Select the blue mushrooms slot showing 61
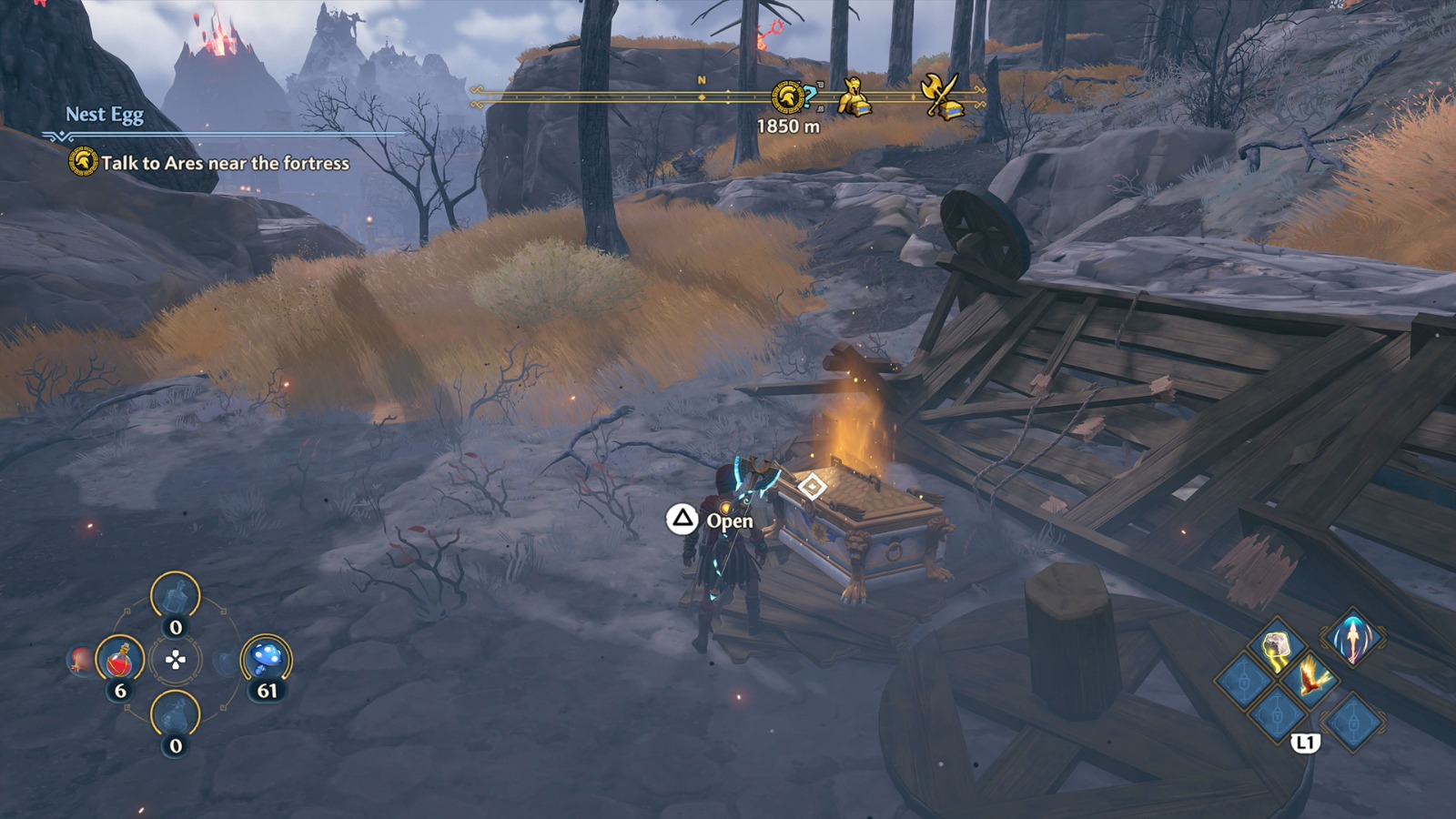1456x819 pixels. click(265, 659)
